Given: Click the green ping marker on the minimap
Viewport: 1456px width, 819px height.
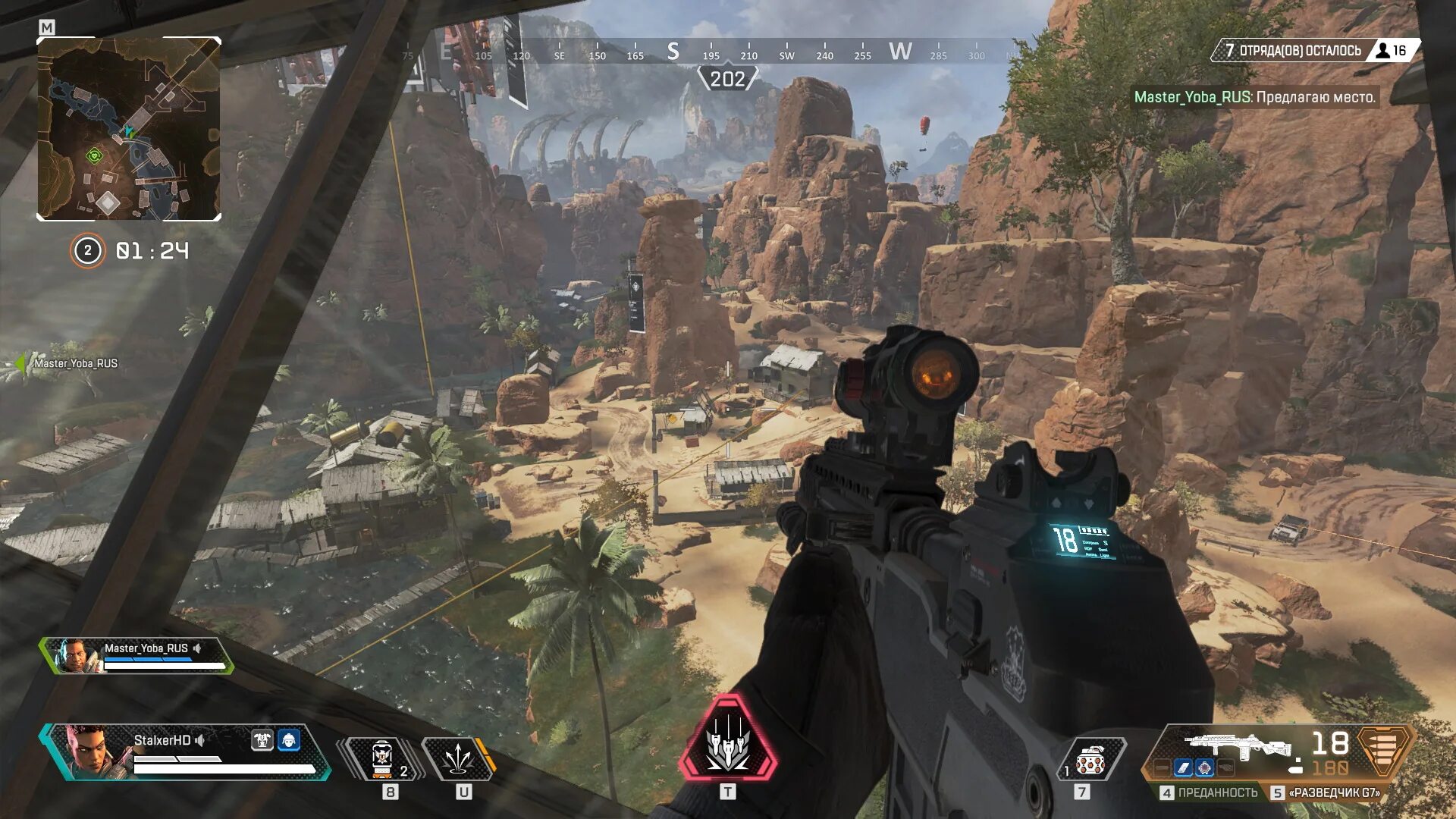Looking at the screenshot, I should 95,156.
